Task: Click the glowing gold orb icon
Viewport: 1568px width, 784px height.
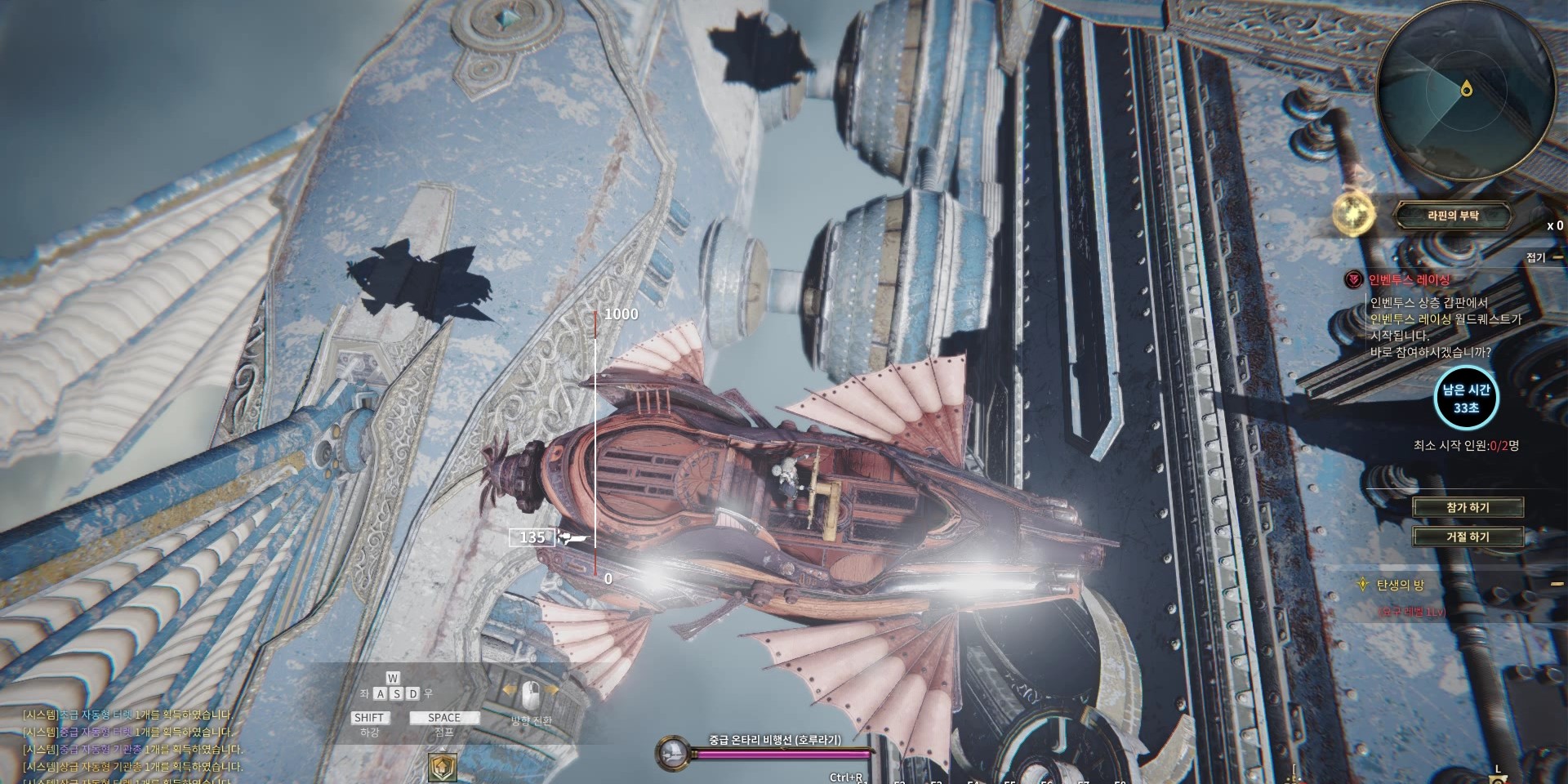Action: pyautogui.click(x=1354, y=215)
